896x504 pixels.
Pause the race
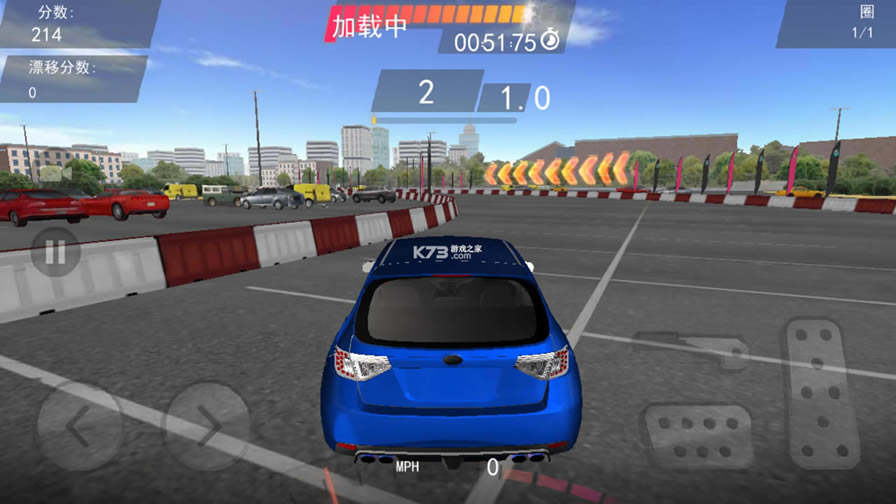pyautogui.click(x=55, y=252)
